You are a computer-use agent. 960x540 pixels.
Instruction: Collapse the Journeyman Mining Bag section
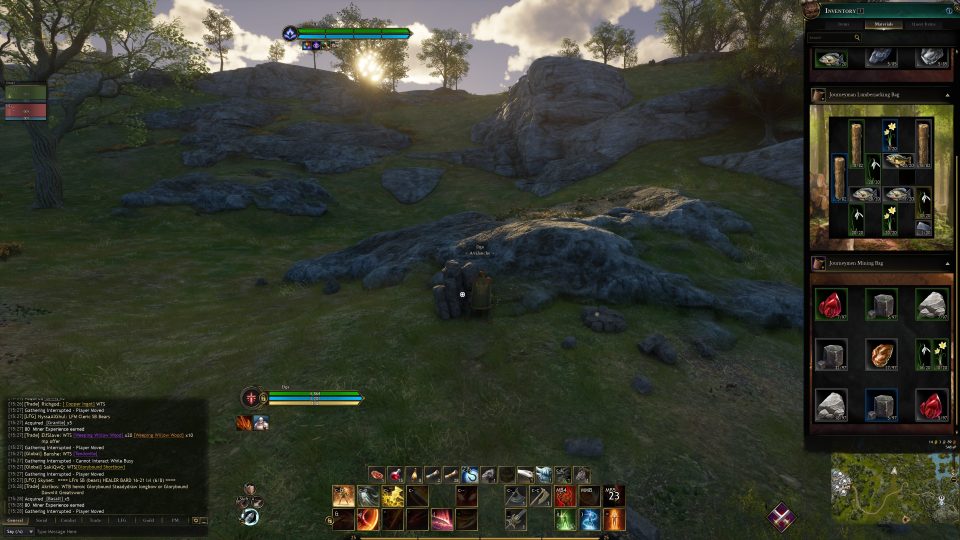(x=947, y=264)
